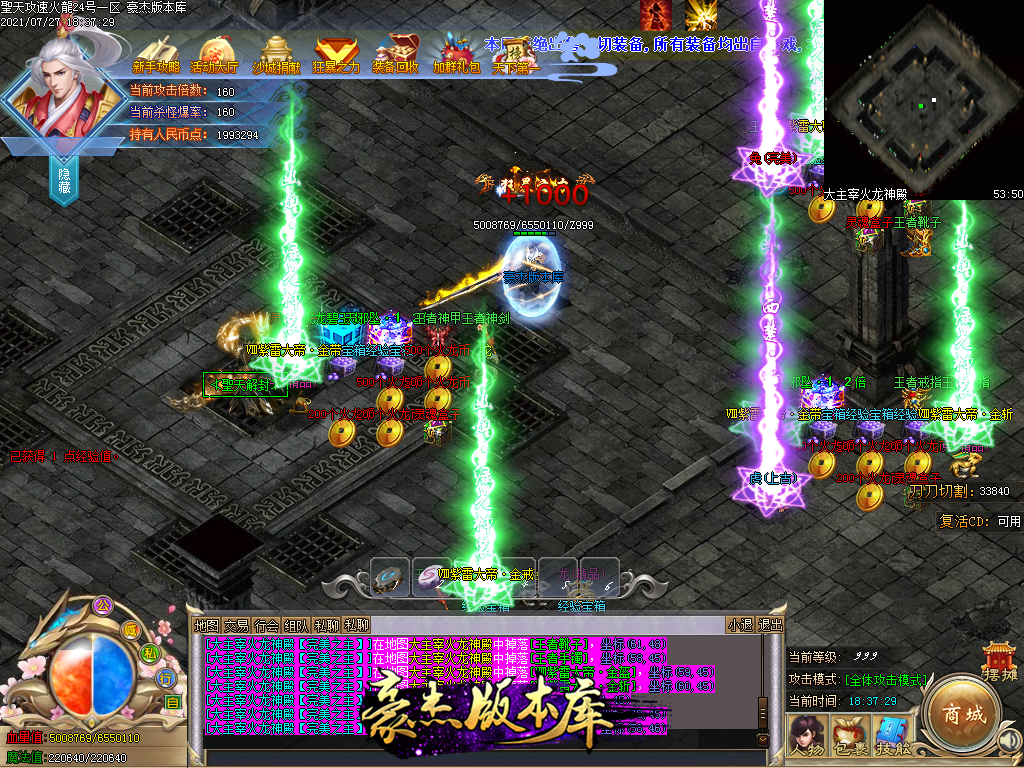Open the 装备回收 equipment recycling

pyautogui.click(x=396, y=54)
